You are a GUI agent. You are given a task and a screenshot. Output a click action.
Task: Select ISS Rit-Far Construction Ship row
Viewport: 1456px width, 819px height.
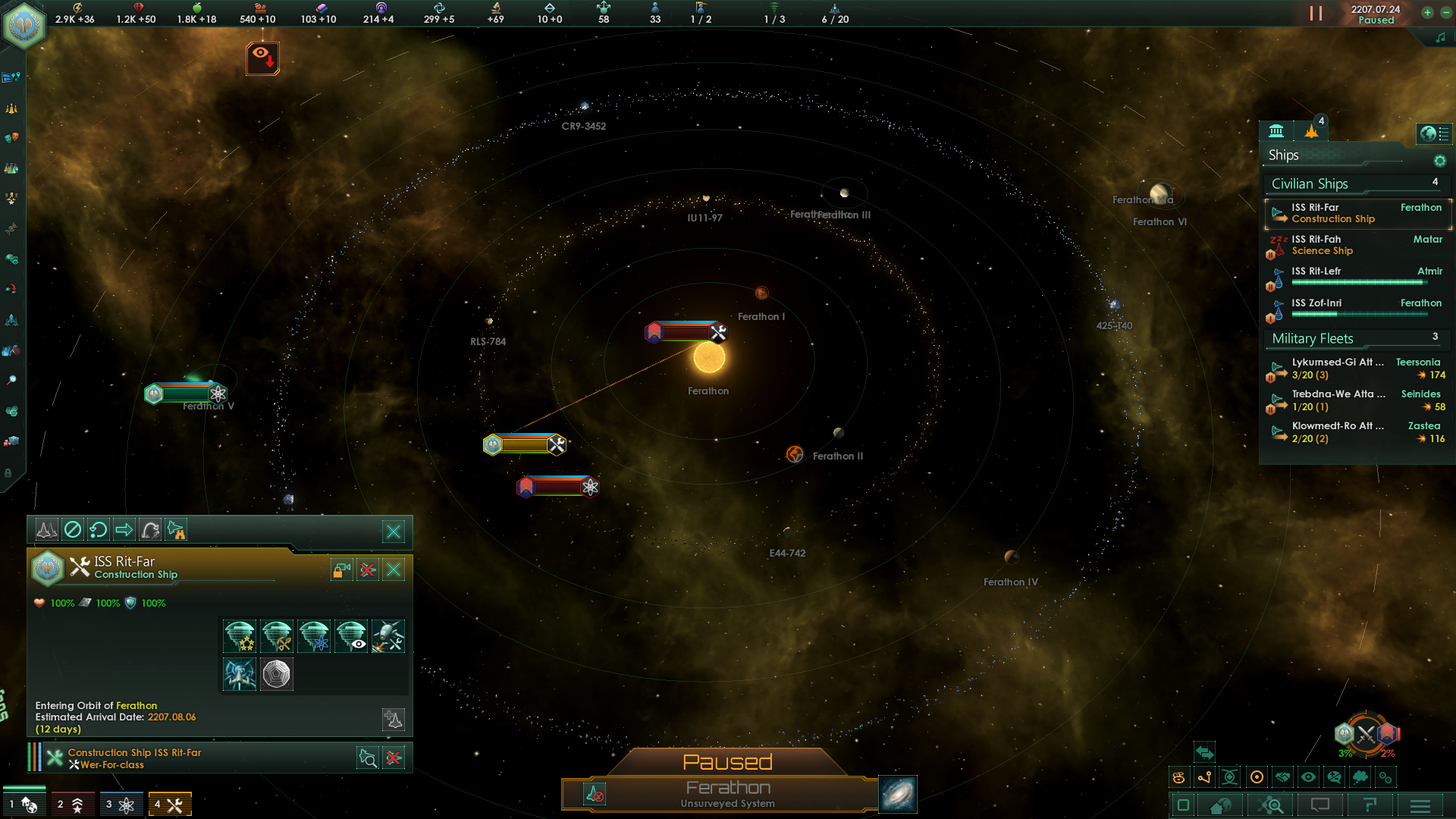1356,213
